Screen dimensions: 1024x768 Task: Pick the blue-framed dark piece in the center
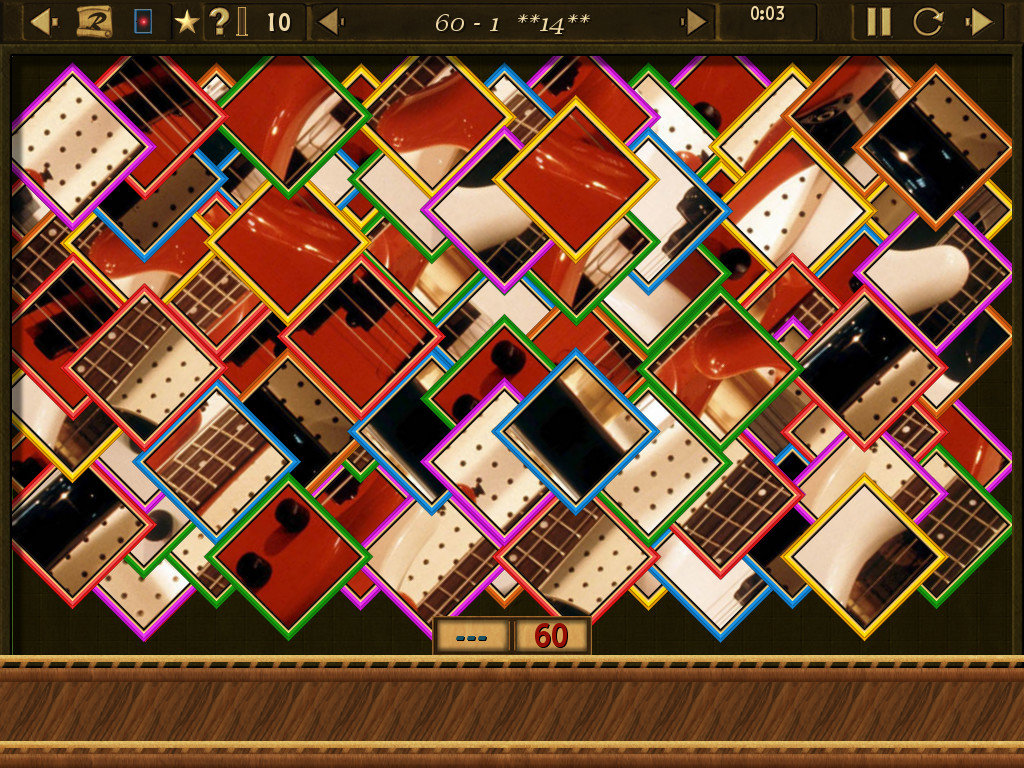coord(575,430)
